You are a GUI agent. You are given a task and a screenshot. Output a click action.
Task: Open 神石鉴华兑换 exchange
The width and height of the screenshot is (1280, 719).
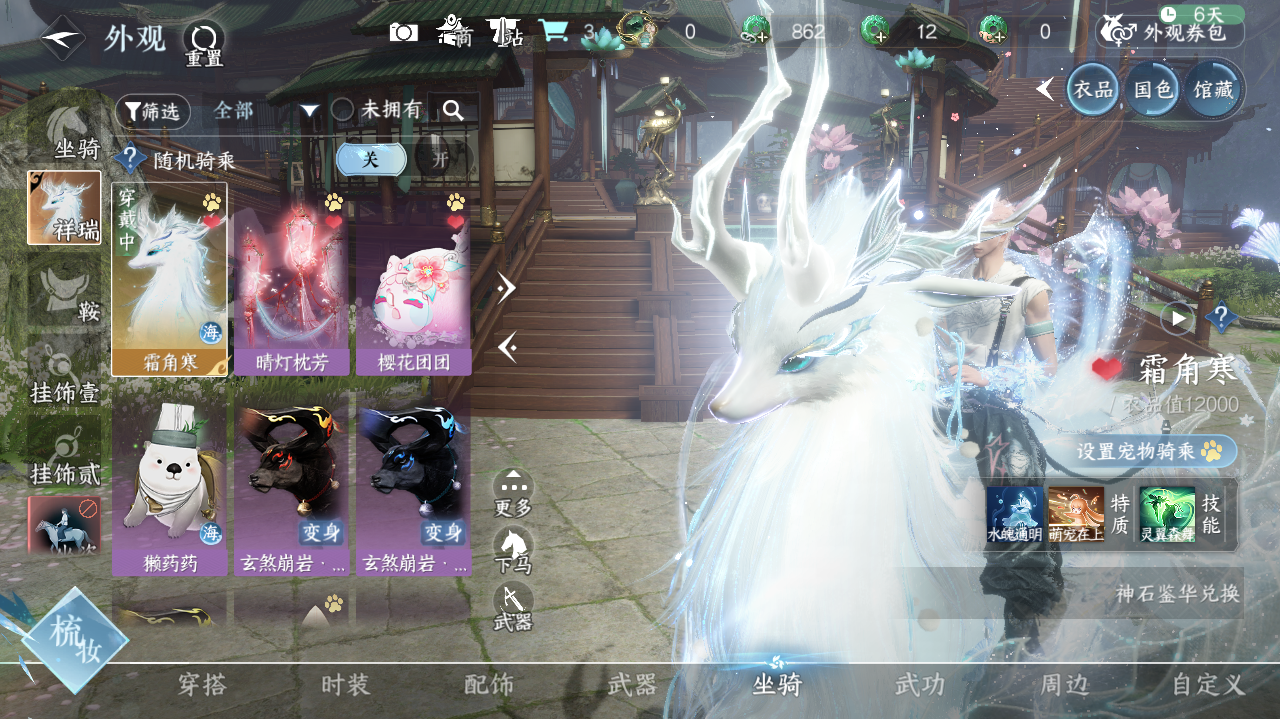pos(1177,593)
